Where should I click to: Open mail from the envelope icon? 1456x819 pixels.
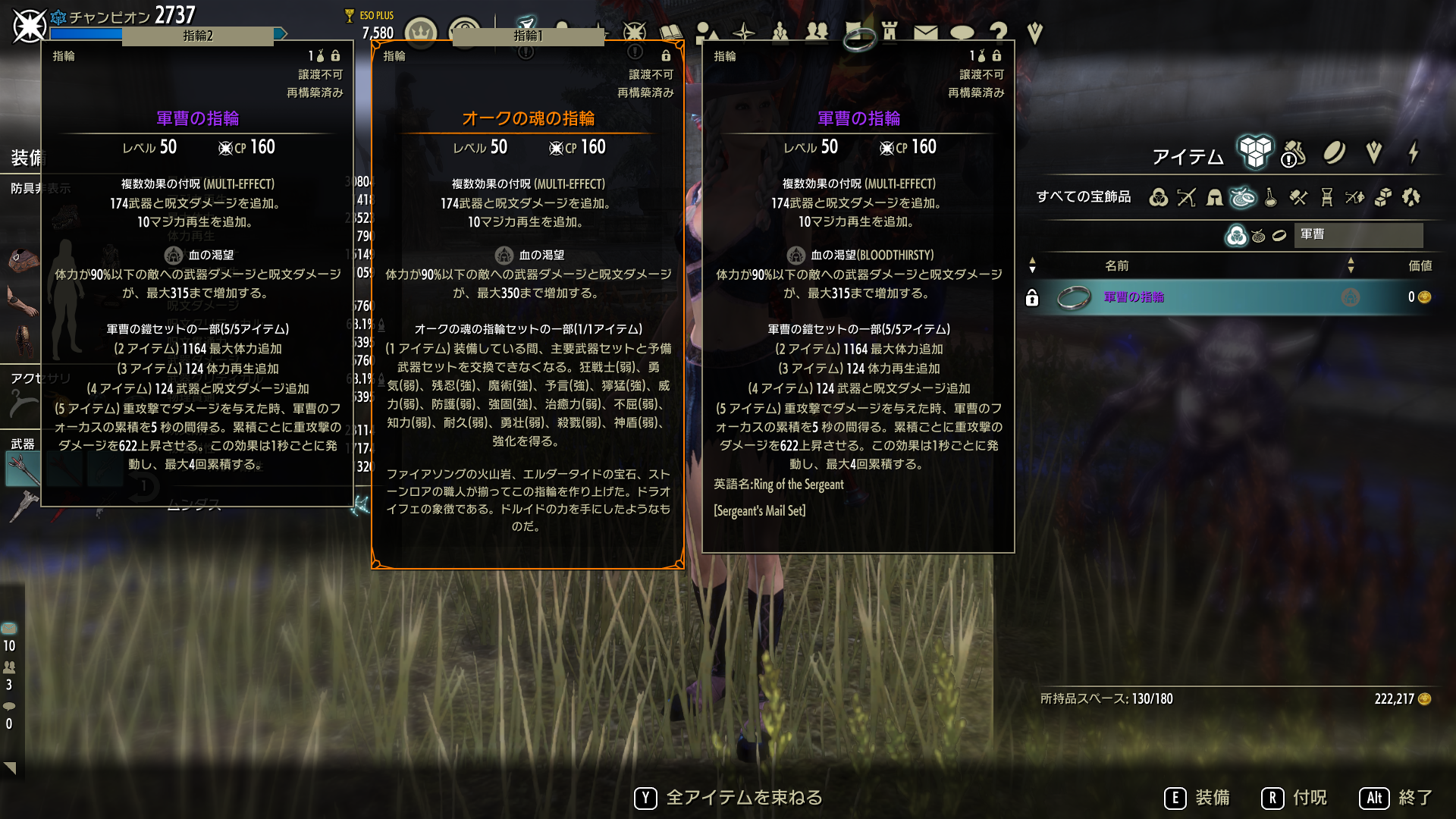[925, 33]
